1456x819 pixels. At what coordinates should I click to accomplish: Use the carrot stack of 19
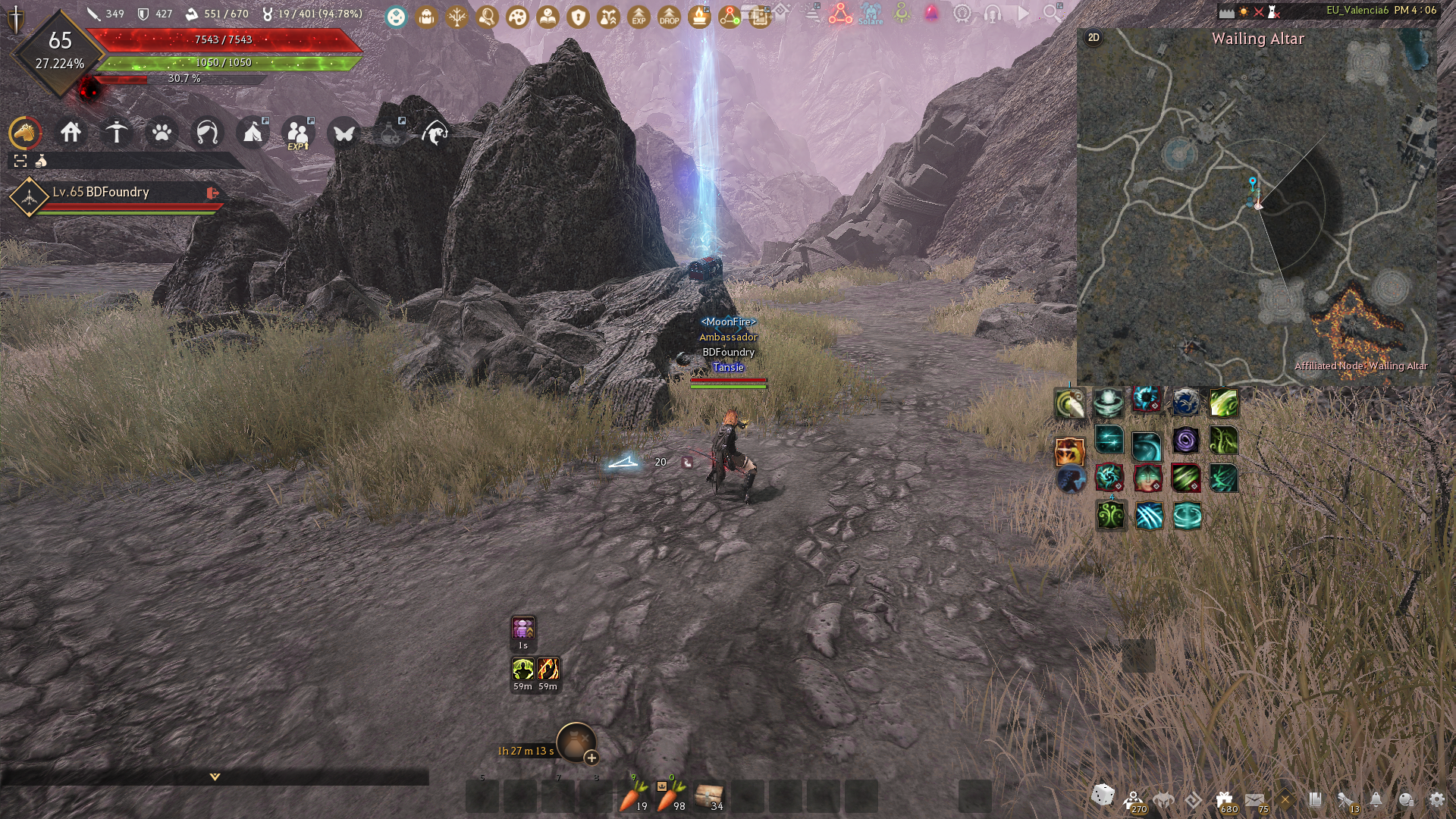tap(633, 796)
